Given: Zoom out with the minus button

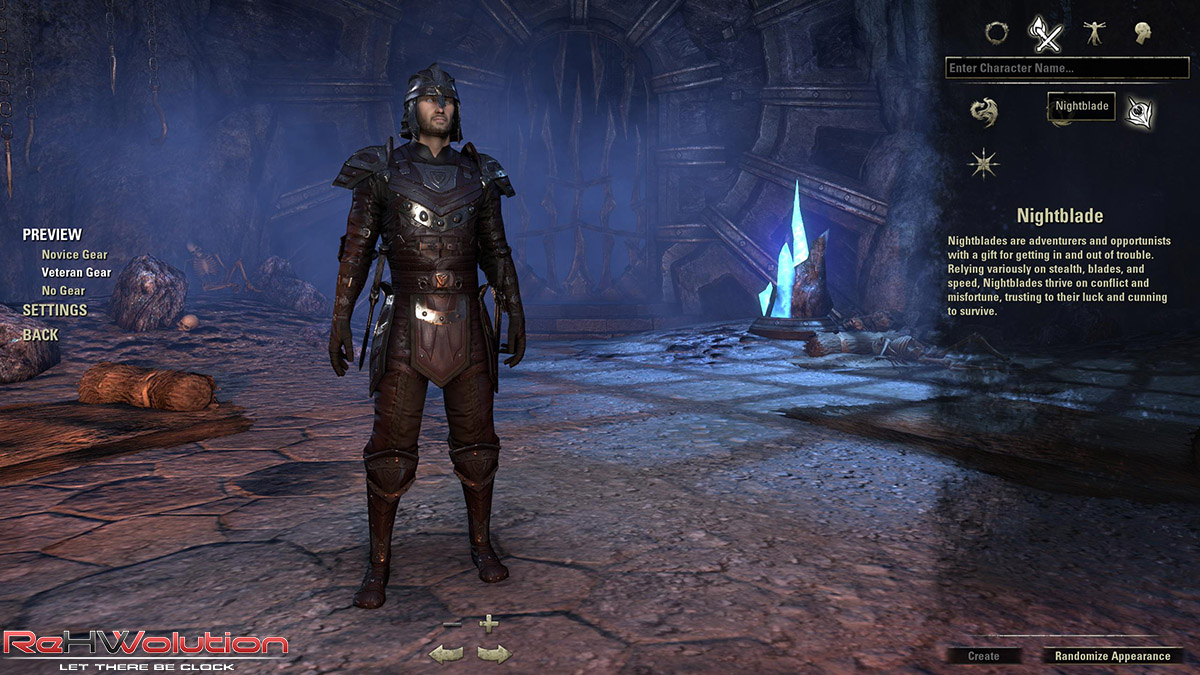Looking at the screenshot, I should pyautogui.click(x=452, y=624).
